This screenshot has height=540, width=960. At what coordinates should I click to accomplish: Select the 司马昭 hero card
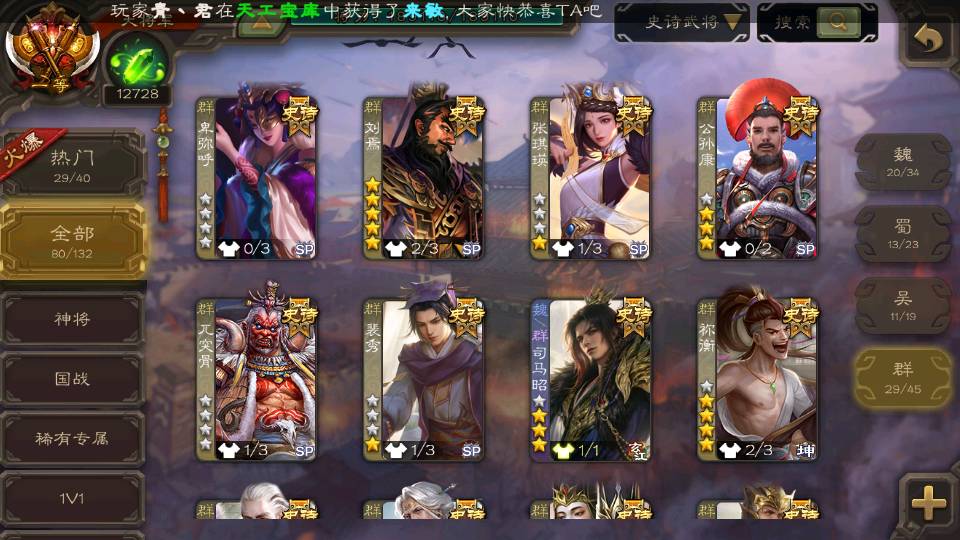591,380
